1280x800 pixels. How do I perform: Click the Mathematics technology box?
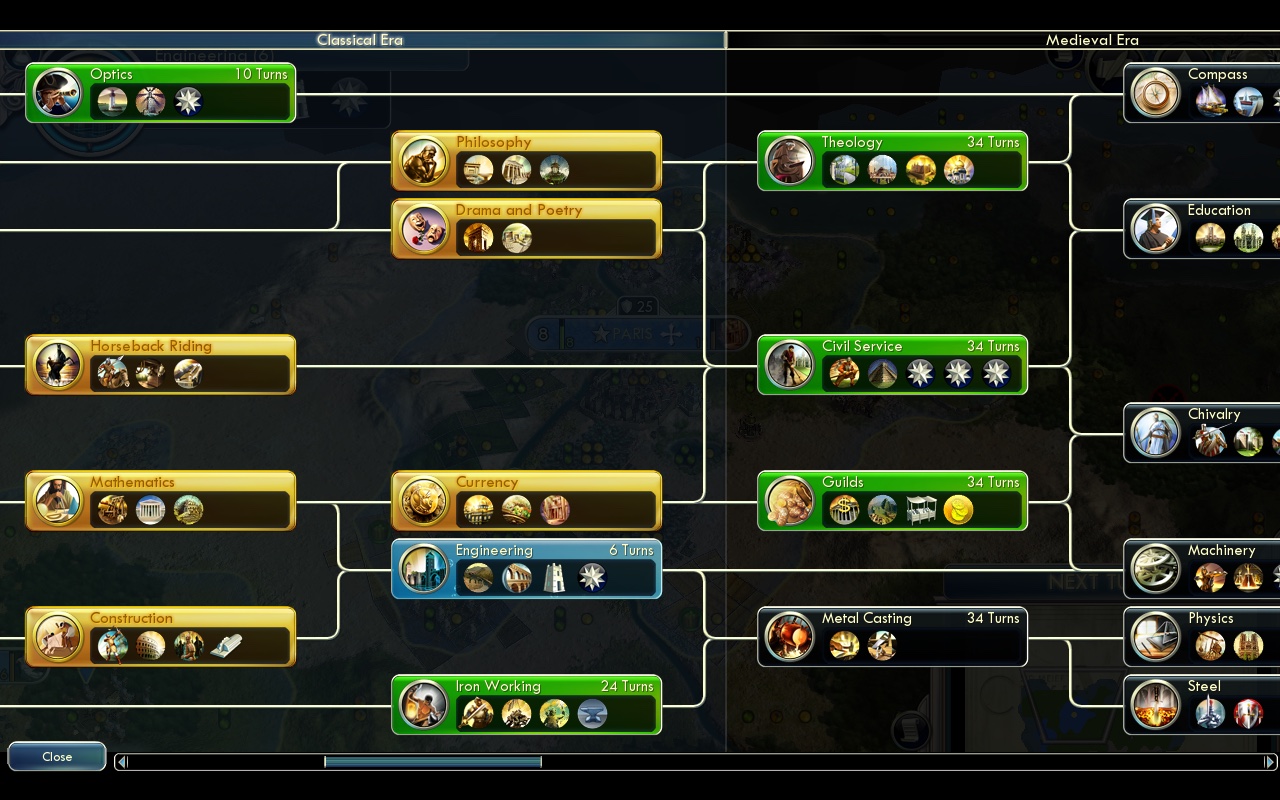(x=160, y=501)
